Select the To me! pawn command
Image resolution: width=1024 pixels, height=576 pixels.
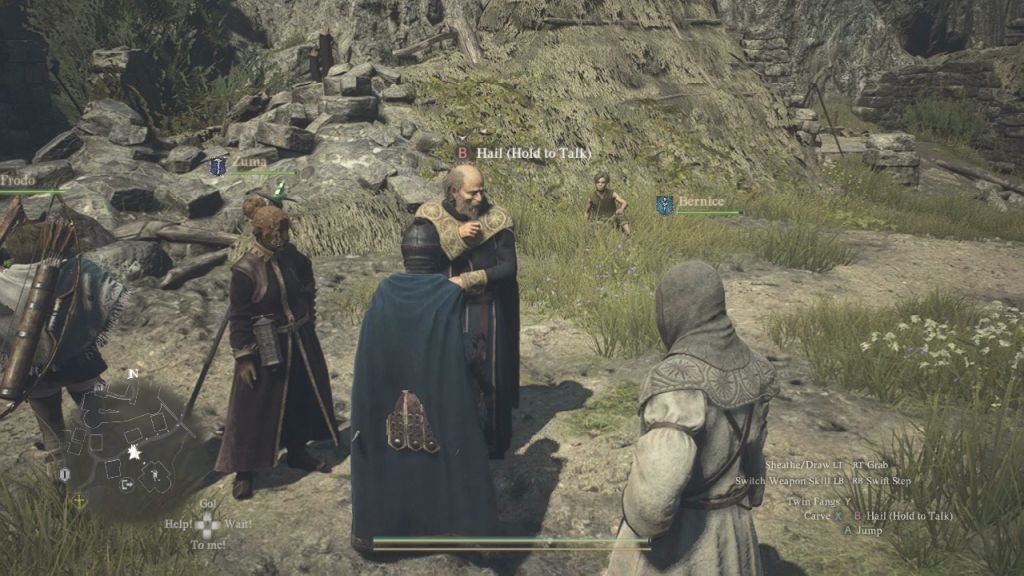coord(207,545)
